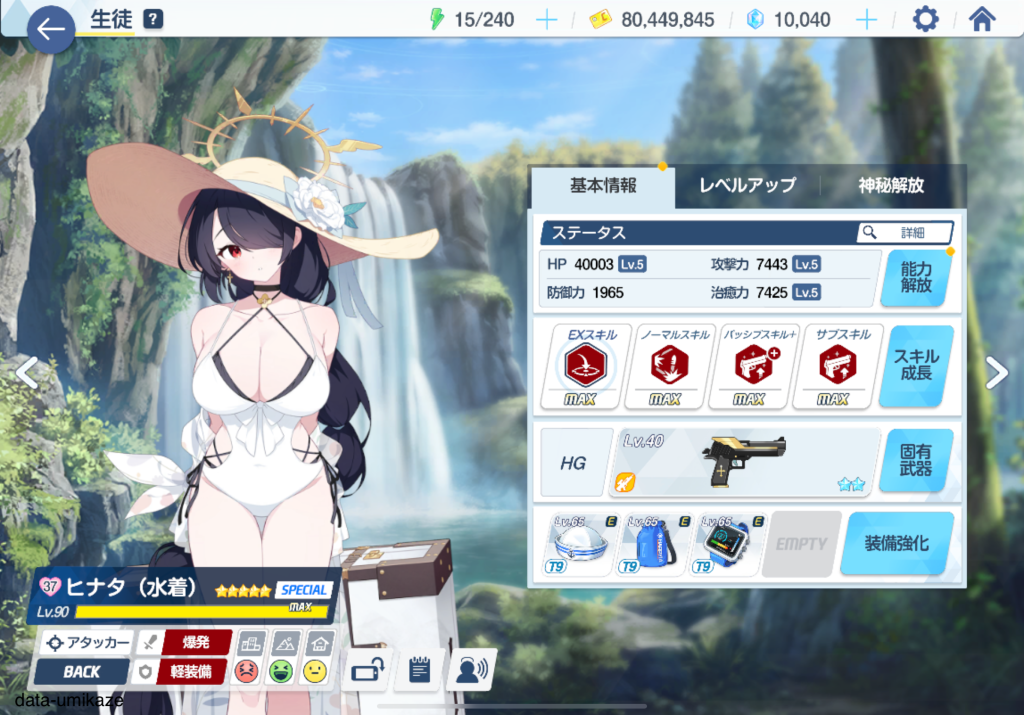Show the previous student with left arrow
Viewport: 1024px width, 715px height.
pyautogui.click(x=26, y=372)
